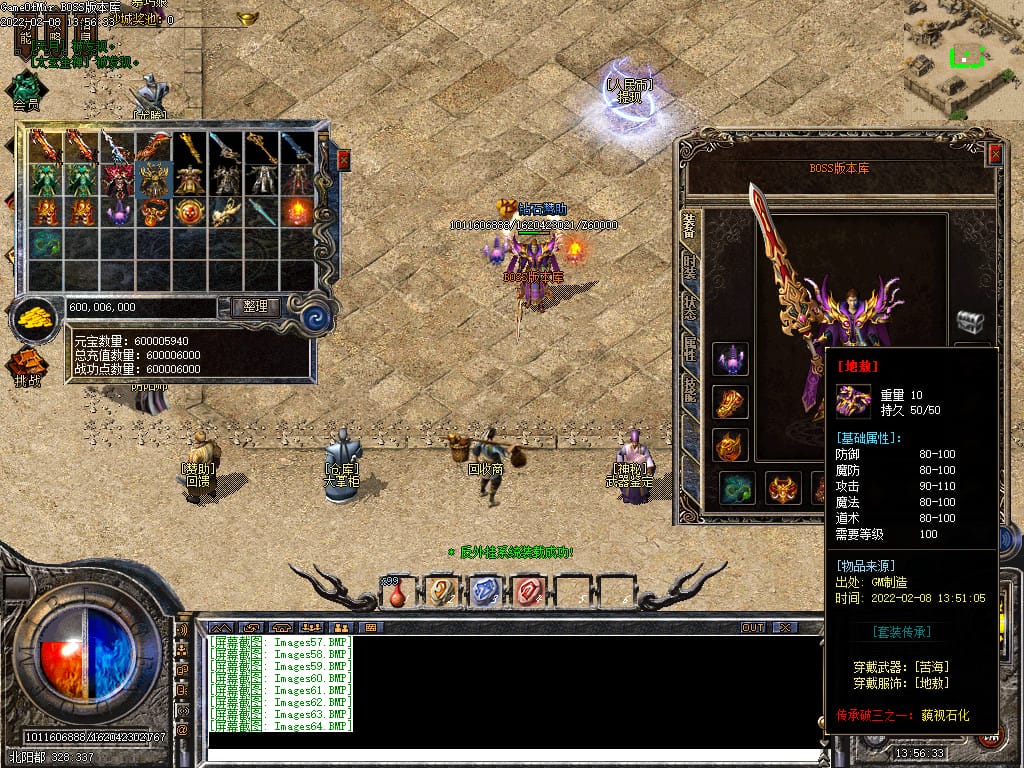Open the 挑战 challenge icon
Screen dimensions: 1024x768
[x=28, y=366]
